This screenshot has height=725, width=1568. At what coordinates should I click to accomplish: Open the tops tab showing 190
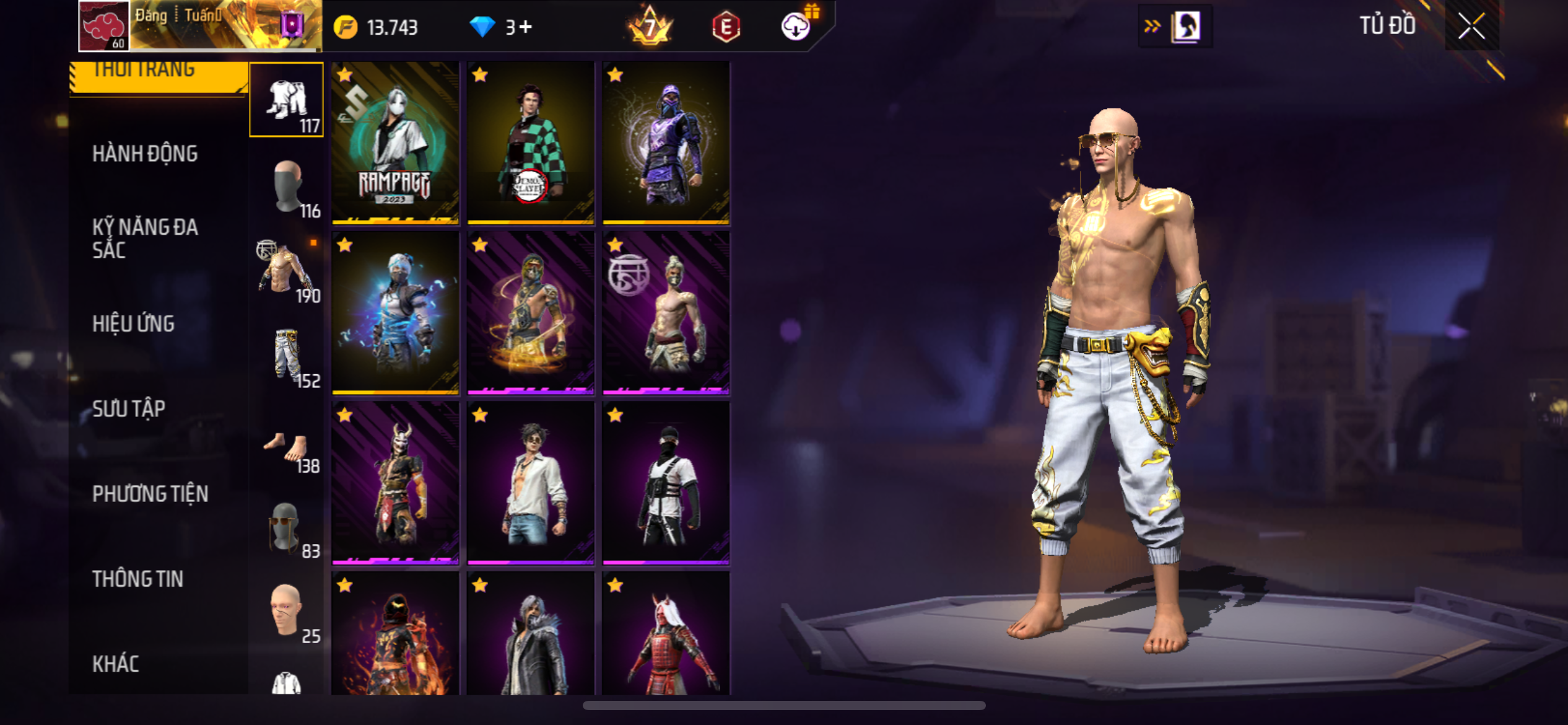pyautogui.click(x=286, y=270)
